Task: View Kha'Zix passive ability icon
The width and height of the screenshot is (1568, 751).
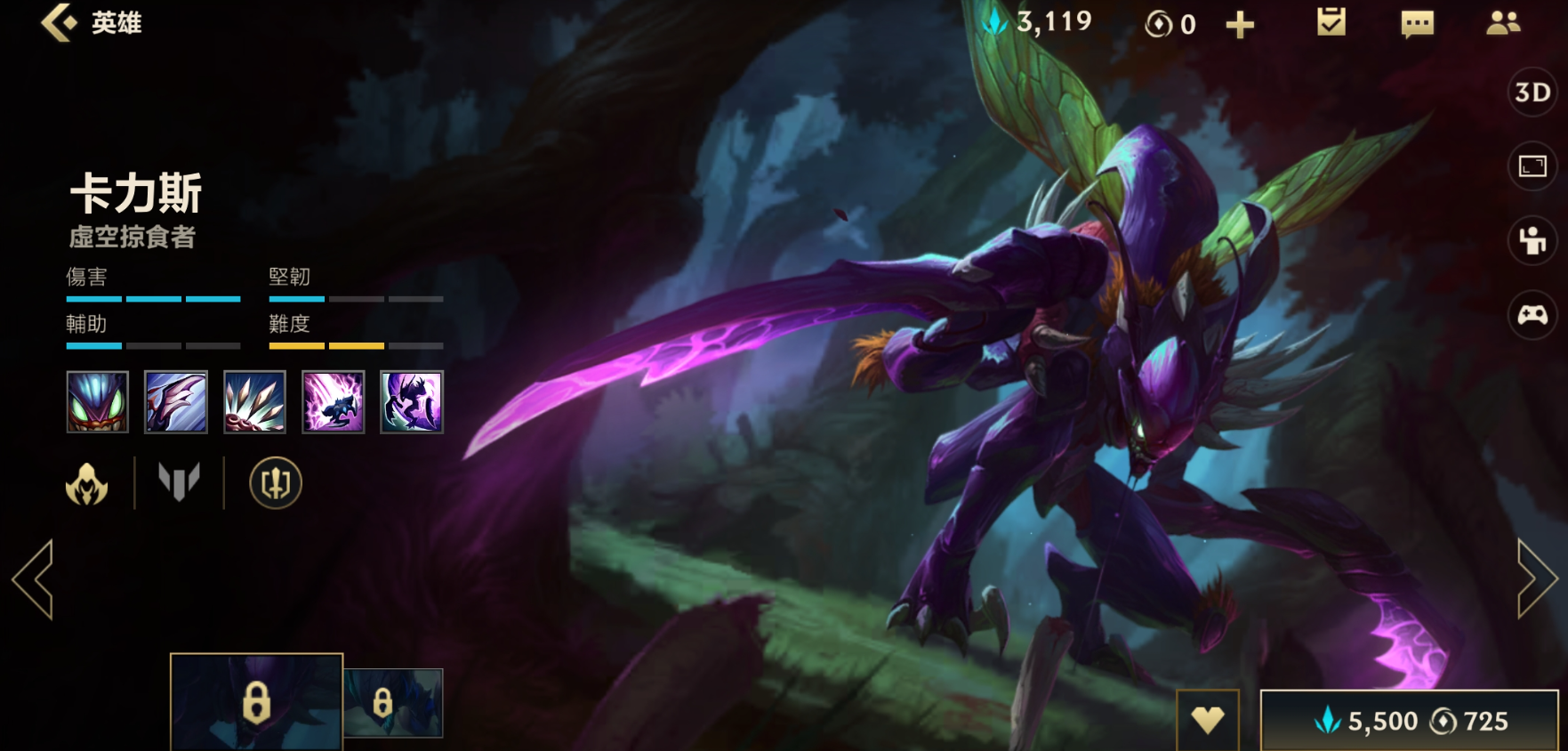Action: [x=98, y=402]
